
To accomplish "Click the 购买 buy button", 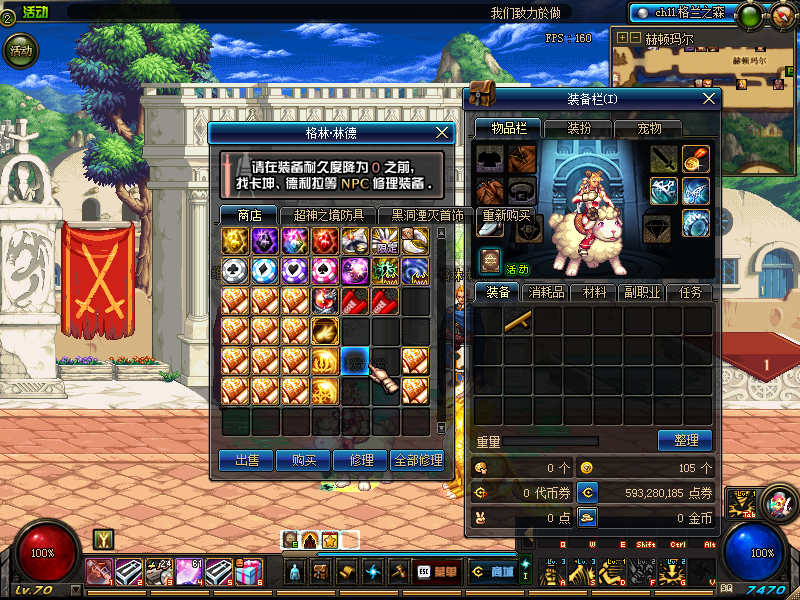I will 304,460.
